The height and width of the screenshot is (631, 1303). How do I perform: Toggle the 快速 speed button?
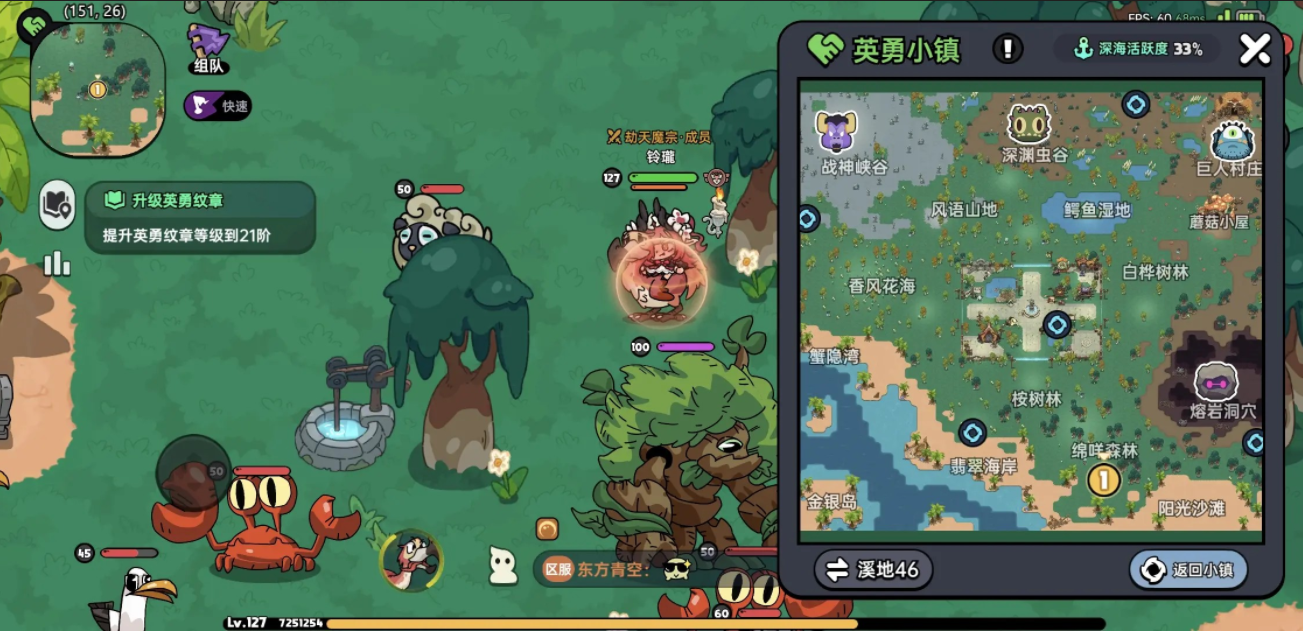point(218,106)
